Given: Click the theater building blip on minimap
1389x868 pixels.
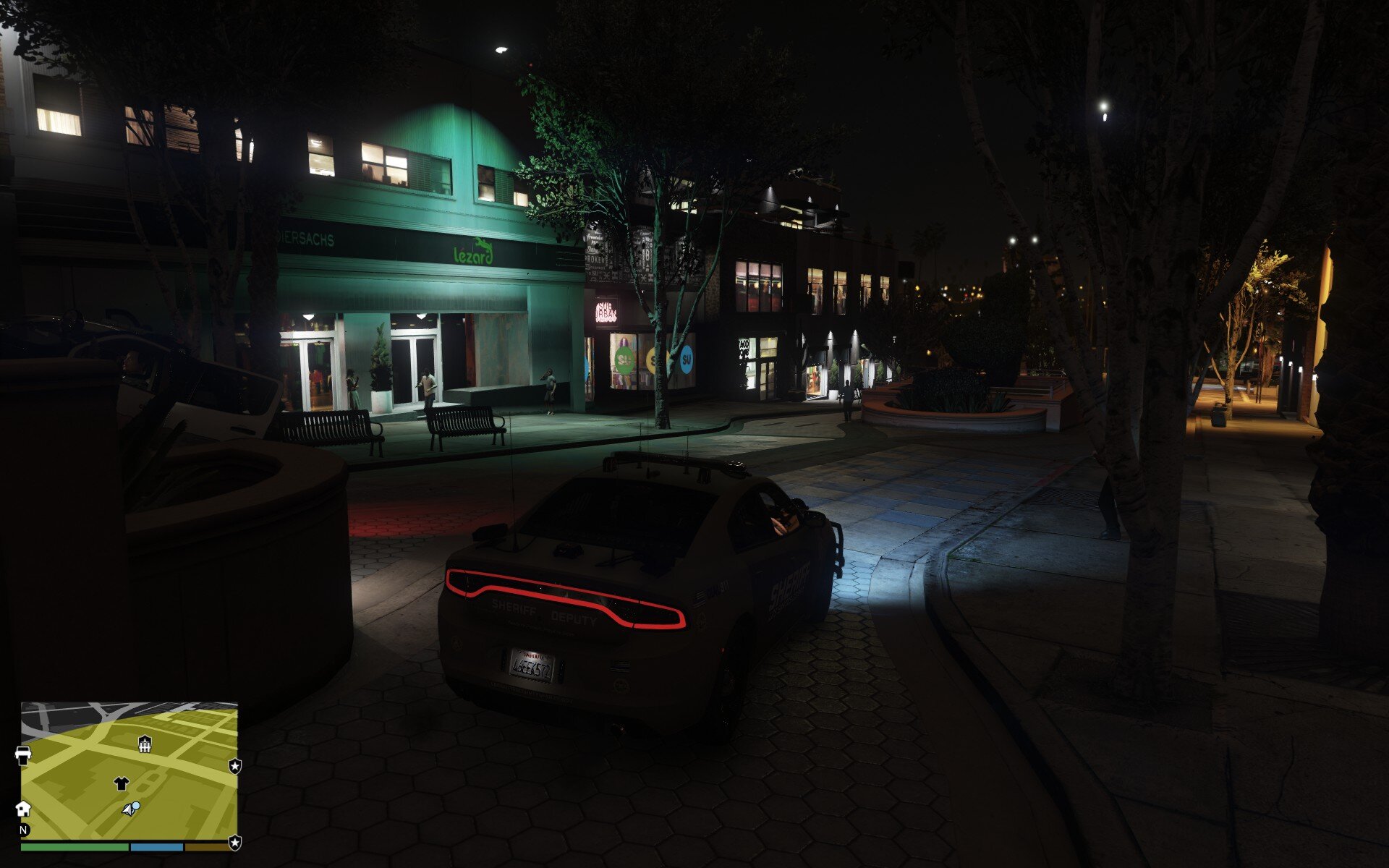Looking at the screenshot, I should (145, 745).
